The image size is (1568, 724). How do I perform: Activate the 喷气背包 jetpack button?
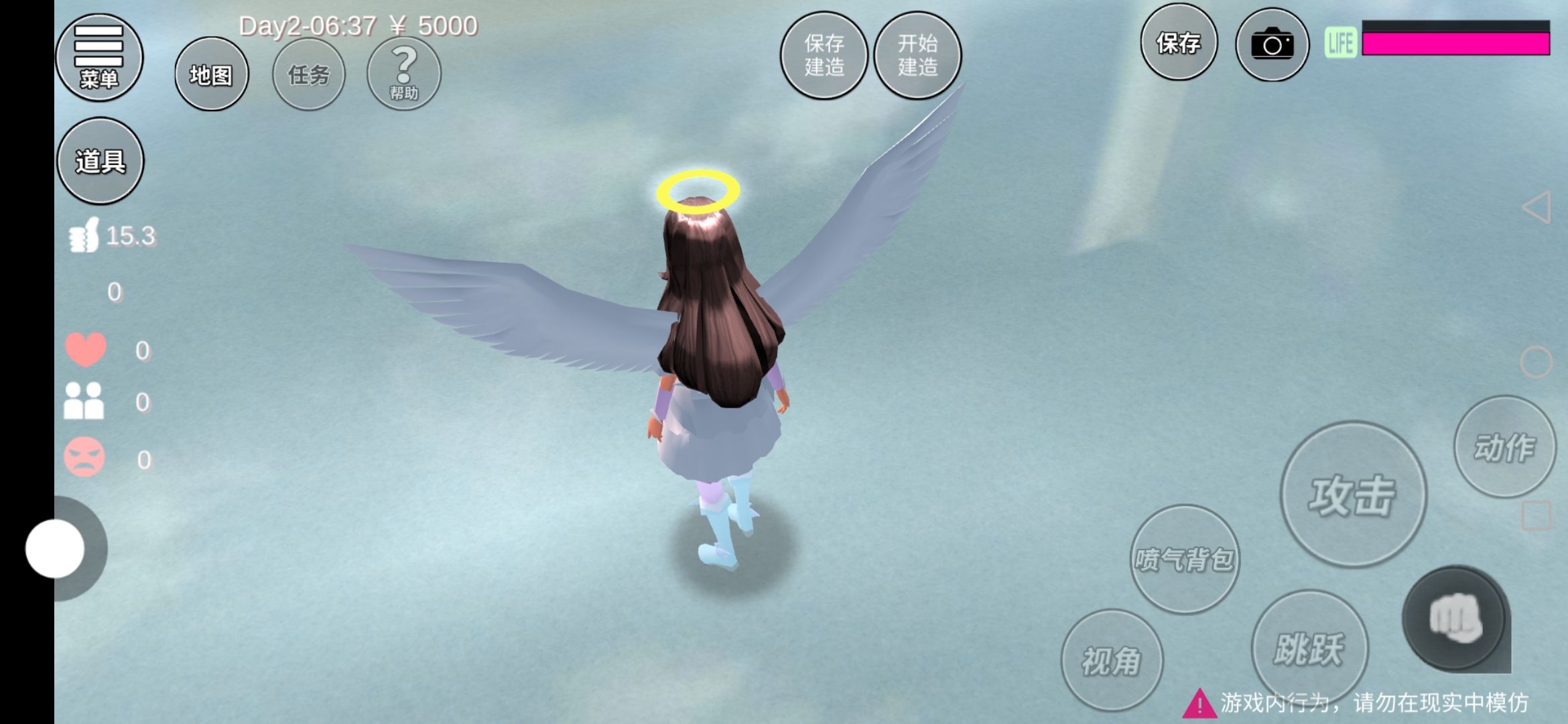(x=1184, y=559)
